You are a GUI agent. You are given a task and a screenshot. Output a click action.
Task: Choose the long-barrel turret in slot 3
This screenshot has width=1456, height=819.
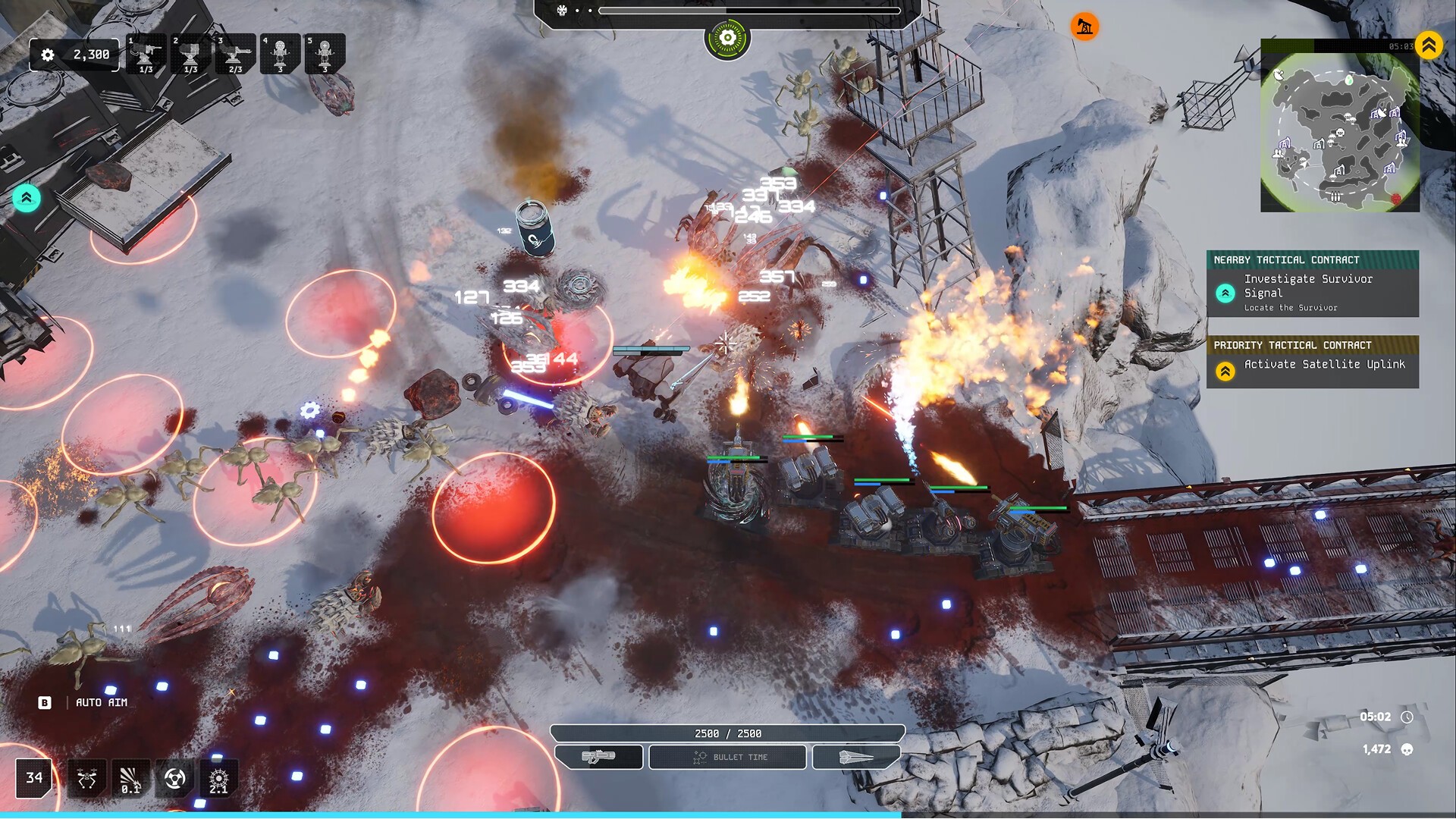pyautogui.click(x=236, y=55)
